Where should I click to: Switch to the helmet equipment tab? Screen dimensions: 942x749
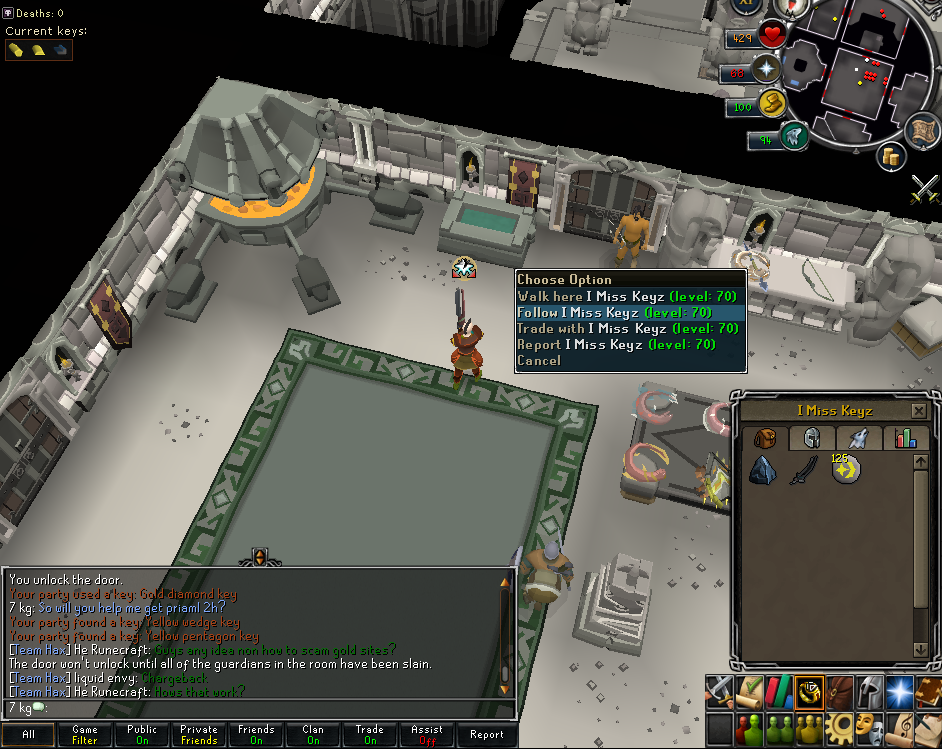point(812,438)
